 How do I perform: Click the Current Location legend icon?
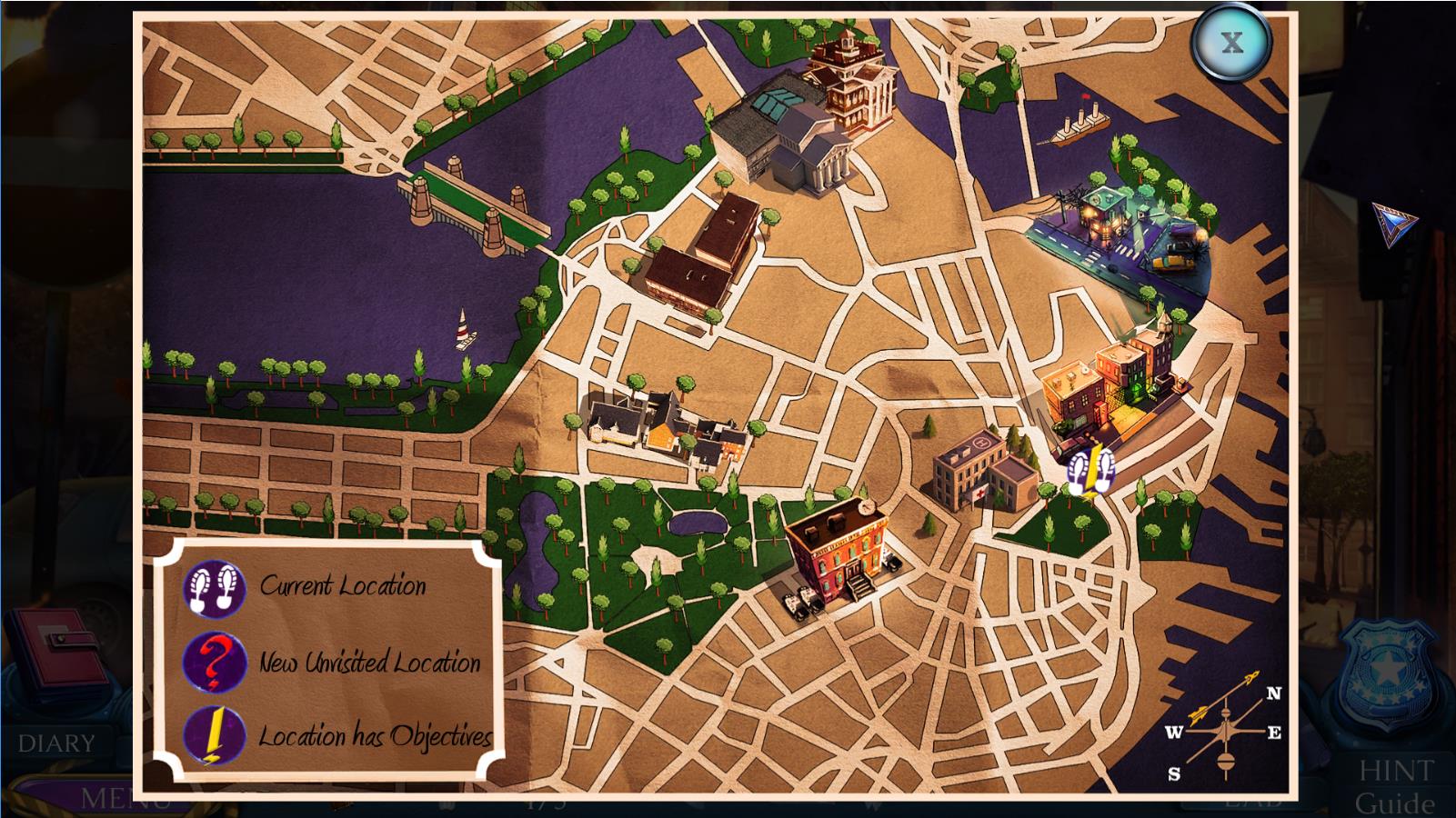pyautogui.click(x=215, y=588)
